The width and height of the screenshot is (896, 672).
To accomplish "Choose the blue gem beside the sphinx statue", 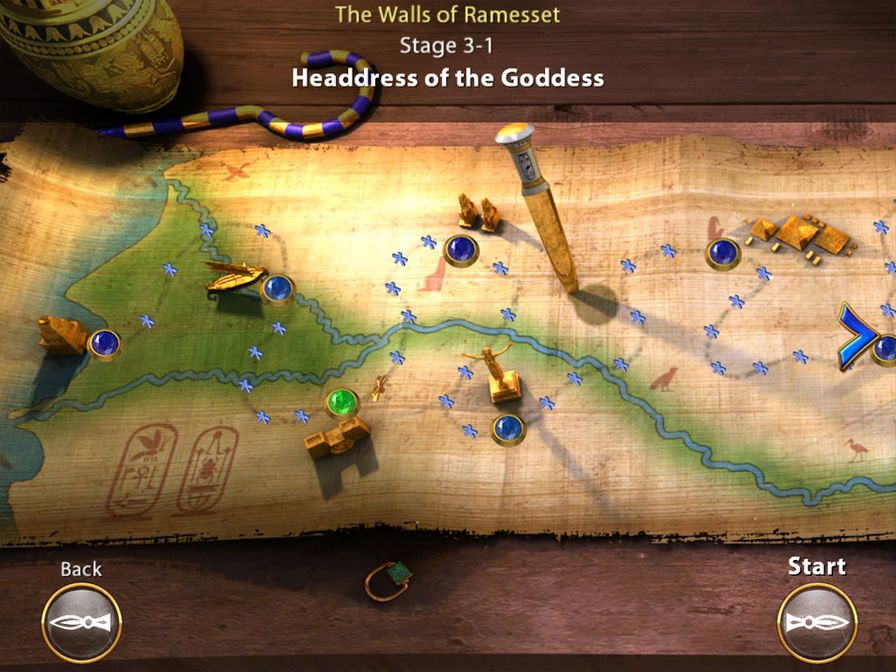I will point(104,344).
